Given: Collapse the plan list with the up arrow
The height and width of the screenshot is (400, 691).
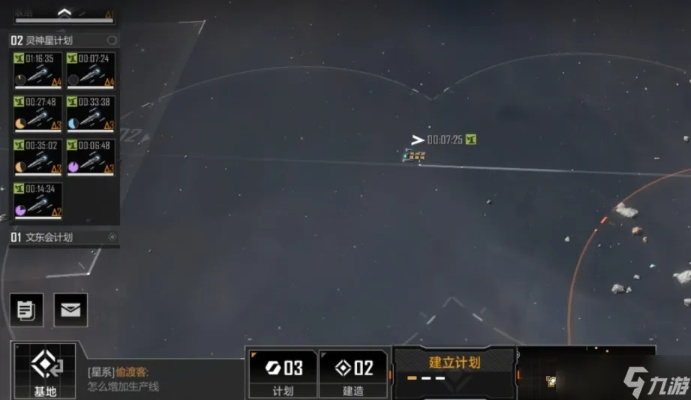Looking at the screenshot, I should tap(63, 13).
